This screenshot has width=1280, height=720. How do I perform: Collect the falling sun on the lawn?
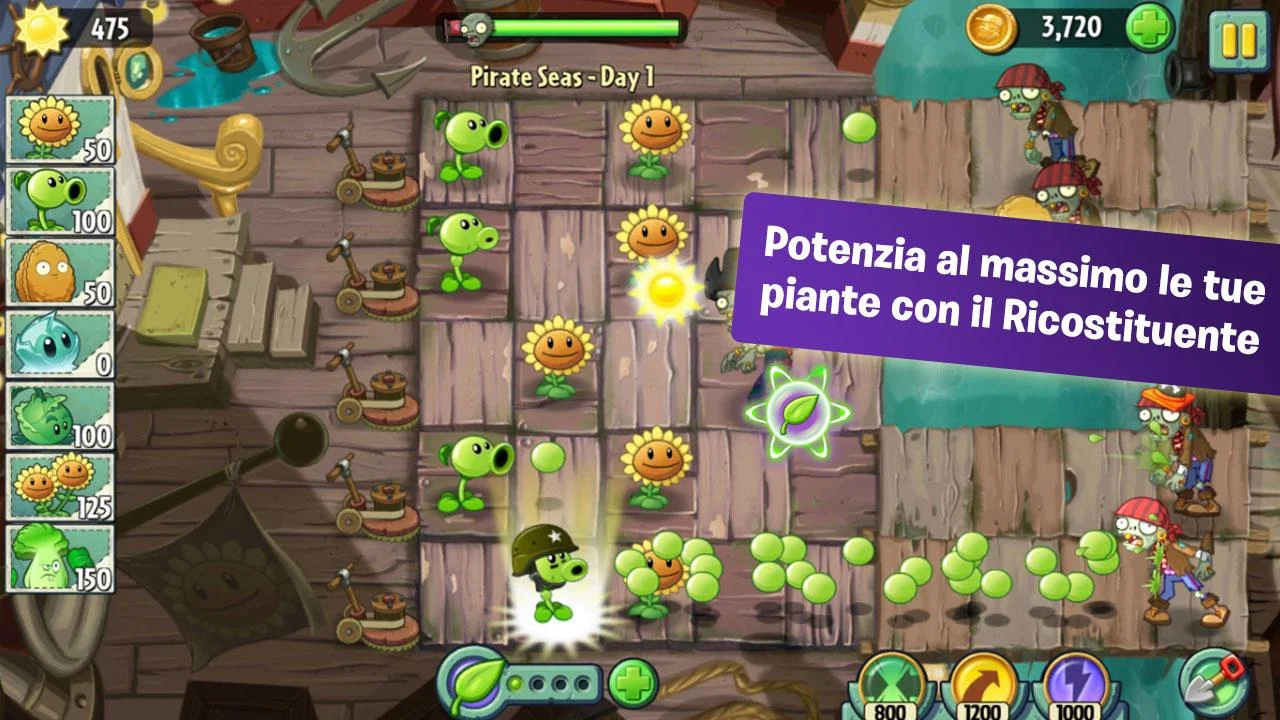pyautogui.click(x=663, y=290)
